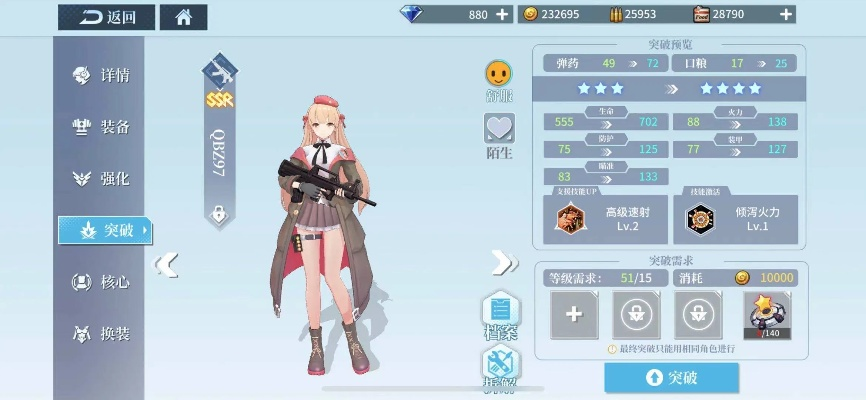The image size is (866, 400).
Task: View the 倾泻火力 skill icon
Action: [698, 218]
